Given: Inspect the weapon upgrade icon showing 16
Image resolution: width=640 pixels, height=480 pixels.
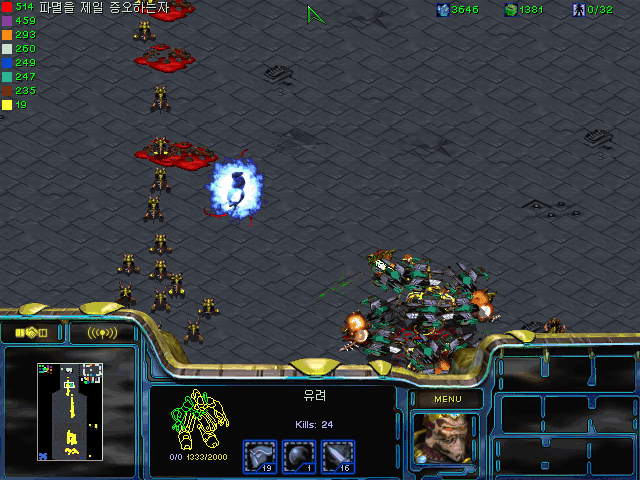Looking at the screenshot, I should pos(337,456).
